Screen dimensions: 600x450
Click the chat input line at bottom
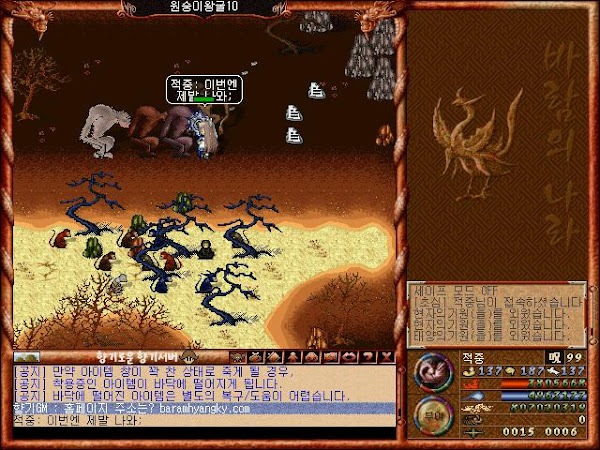pos(200,420)
